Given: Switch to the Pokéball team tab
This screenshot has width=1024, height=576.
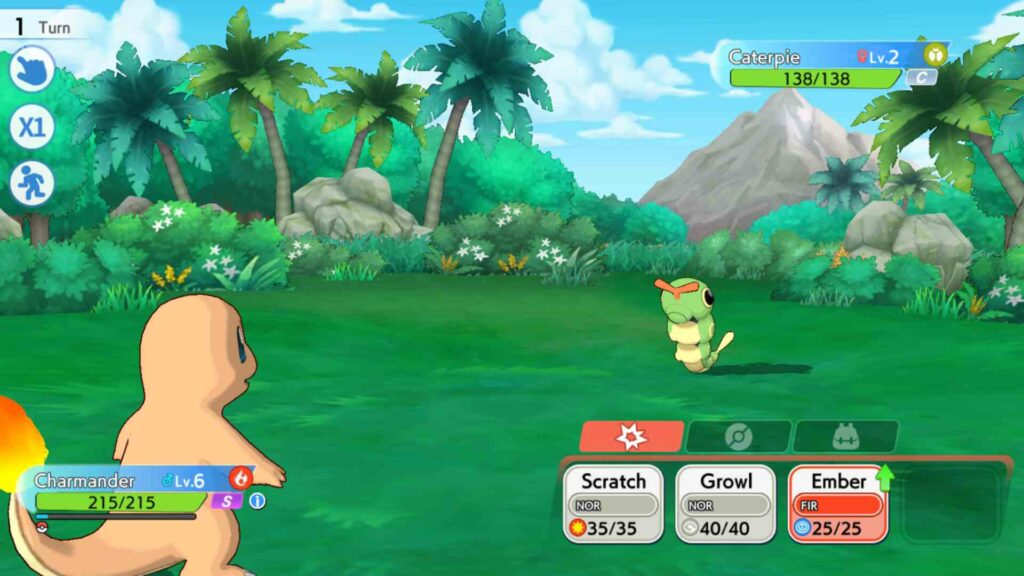Looking at the screenshot, I should (738, 437).
